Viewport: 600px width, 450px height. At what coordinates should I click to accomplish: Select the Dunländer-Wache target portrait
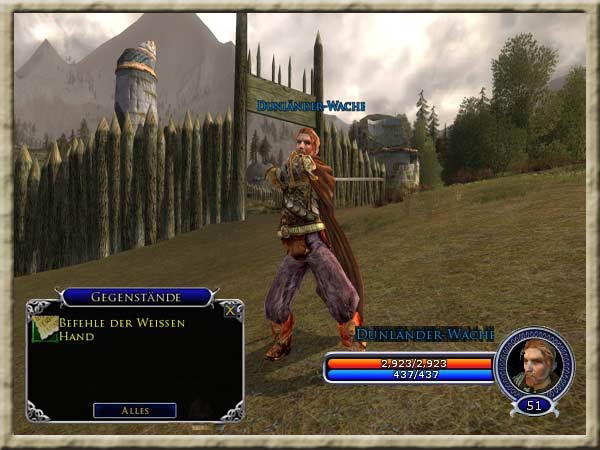click(x=534, y=364)
